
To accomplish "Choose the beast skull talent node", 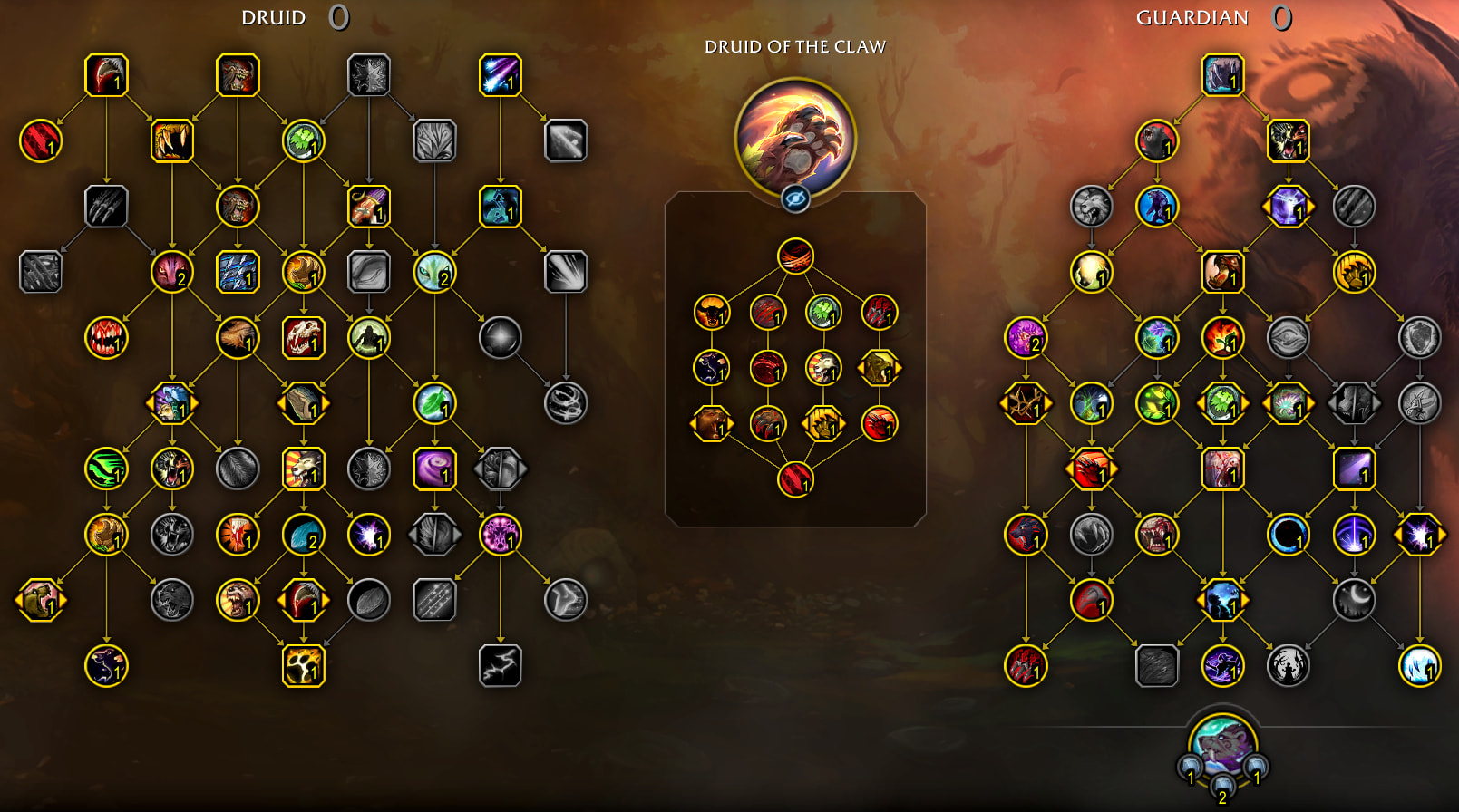I will pyautogui.click(x=303, y=337).
